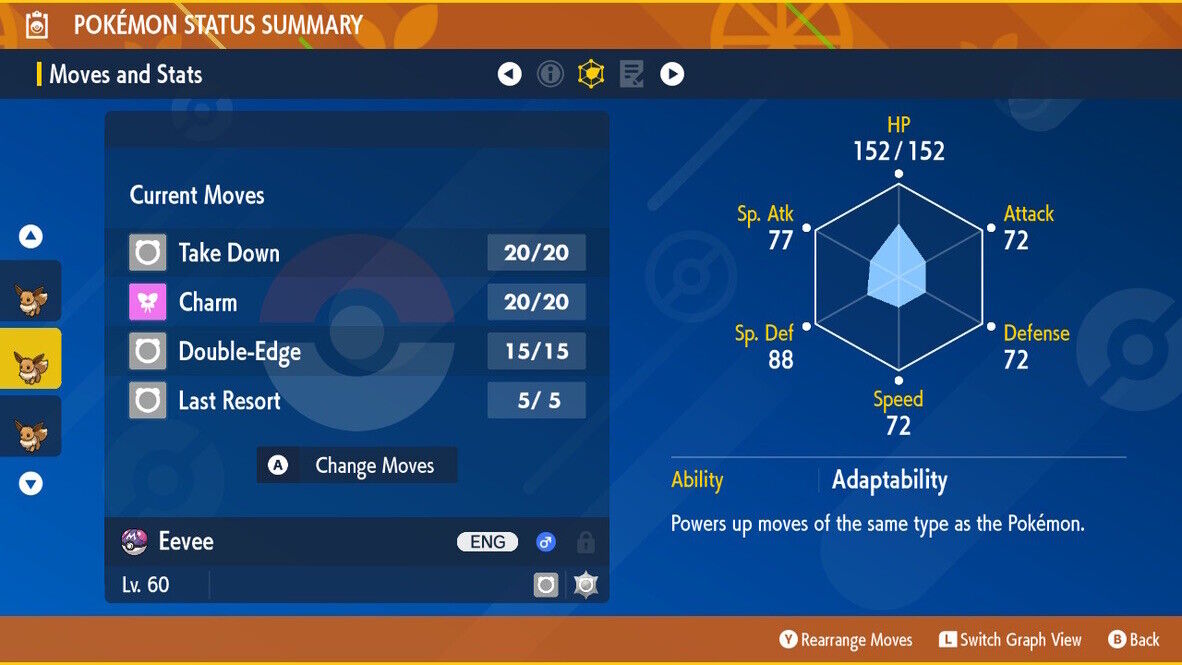Move down the party list with down arrow
The image size is (1182, 665).
tap(31, 484)
